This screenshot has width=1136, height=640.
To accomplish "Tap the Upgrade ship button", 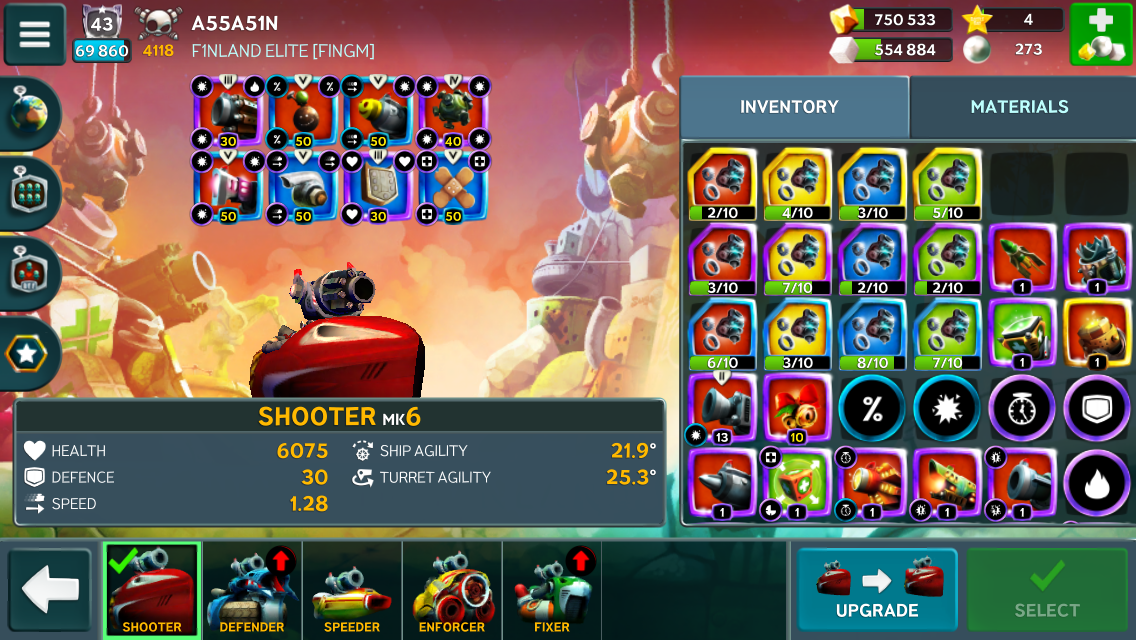I will pos(877,590).
